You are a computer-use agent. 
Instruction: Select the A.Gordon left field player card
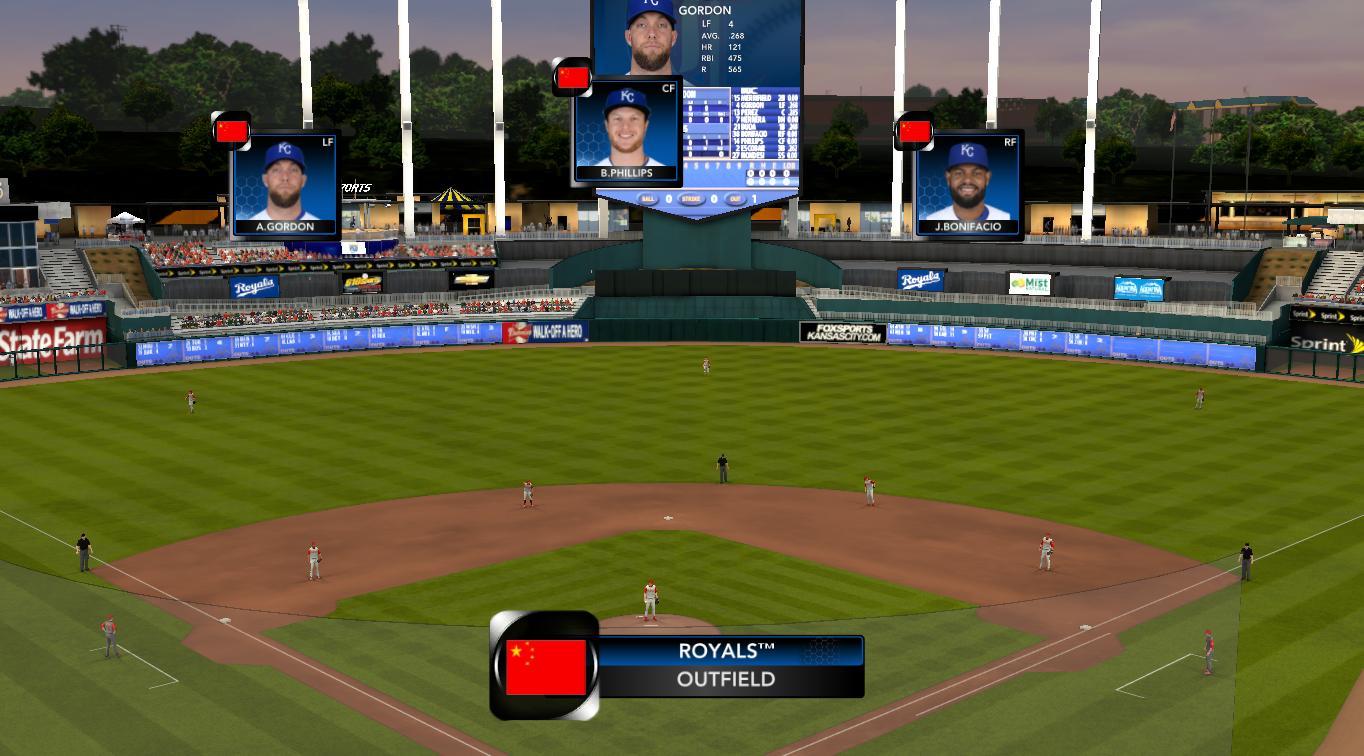pos(285,184)
